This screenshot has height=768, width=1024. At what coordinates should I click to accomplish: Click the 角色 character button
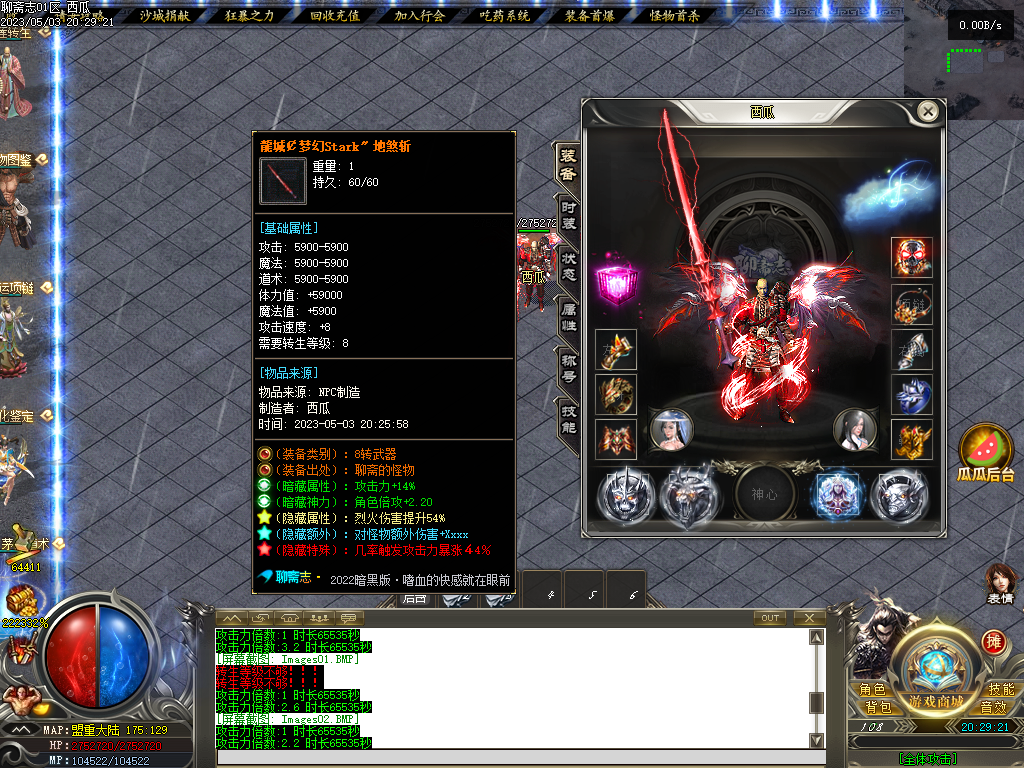coord(872,690)
